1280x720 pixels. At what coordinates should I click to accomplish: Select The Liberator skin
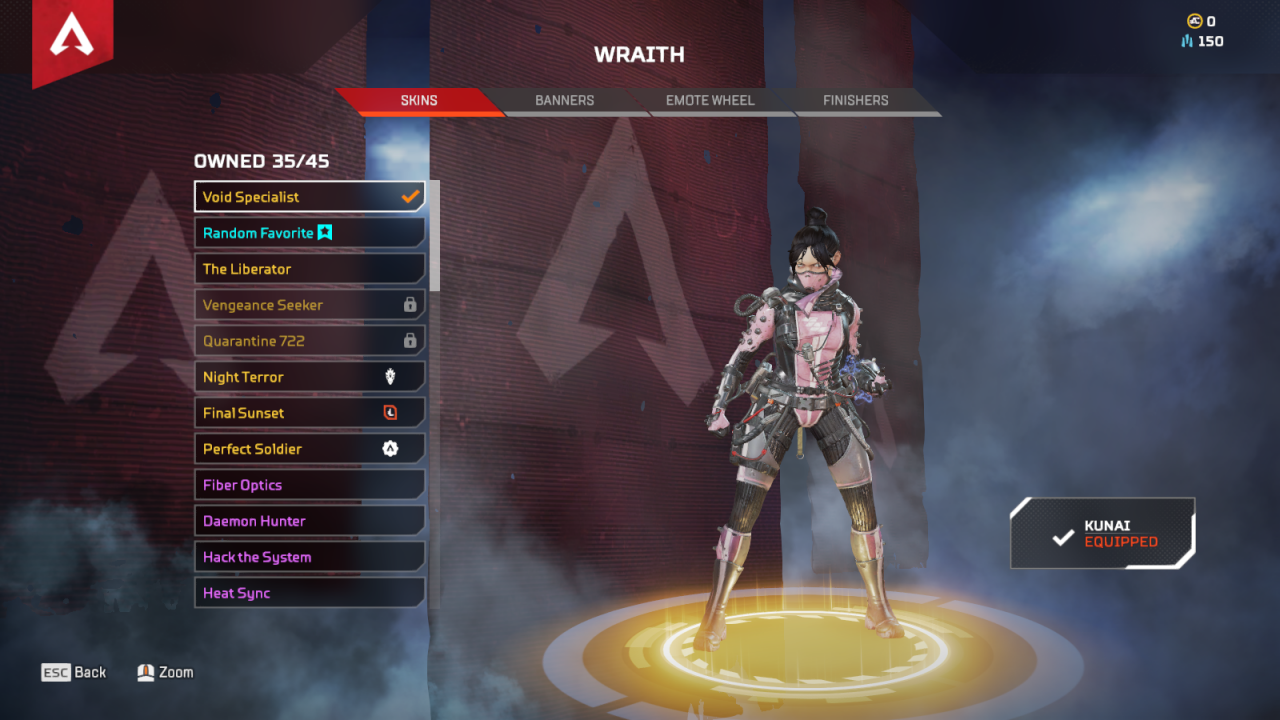click(x=309, y=269)
